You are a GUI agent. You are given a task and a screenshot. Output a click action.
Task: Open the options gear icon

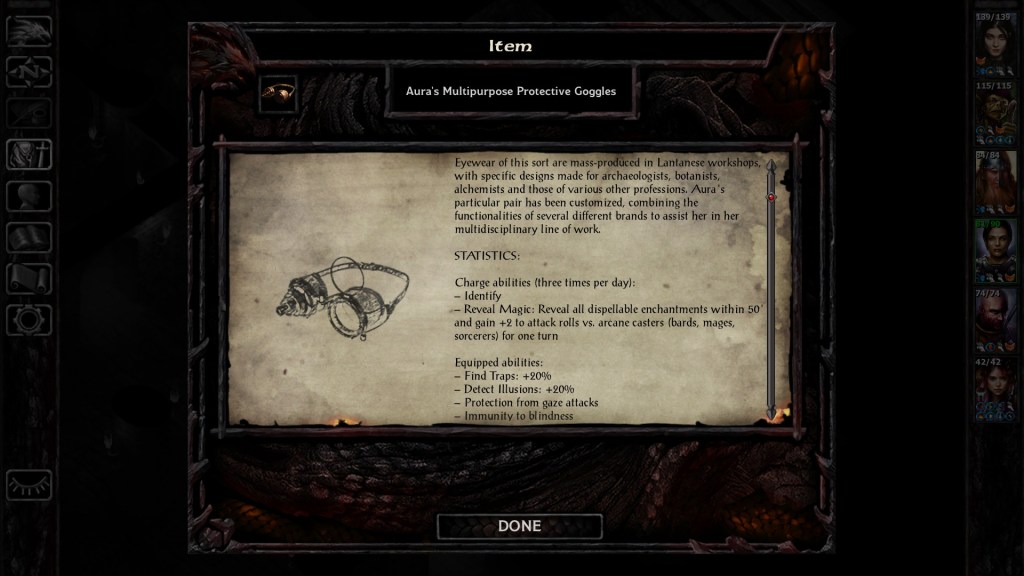(x=29, y=320)
